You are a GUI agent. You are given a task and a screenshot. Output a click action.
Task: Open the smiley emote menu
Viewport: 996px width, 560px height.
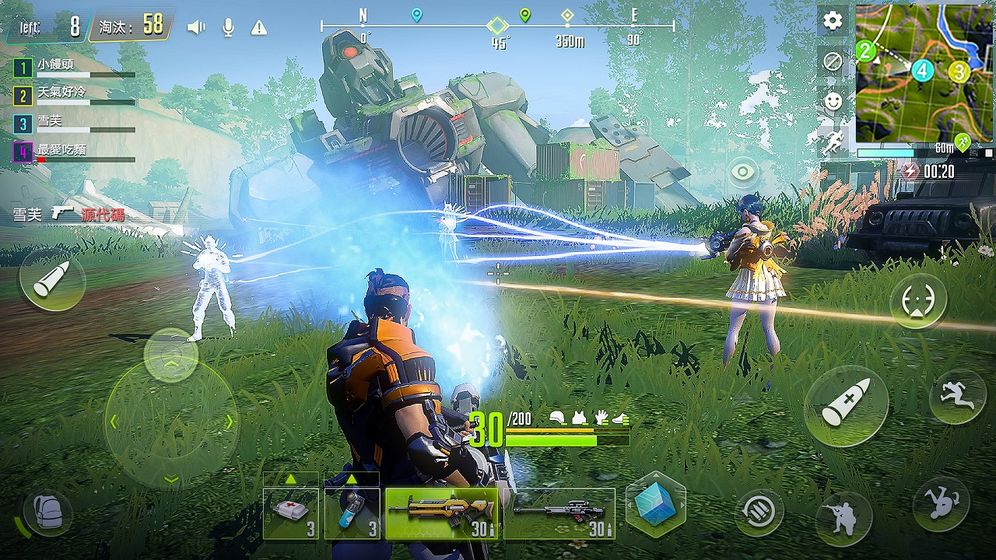(832, 101)
